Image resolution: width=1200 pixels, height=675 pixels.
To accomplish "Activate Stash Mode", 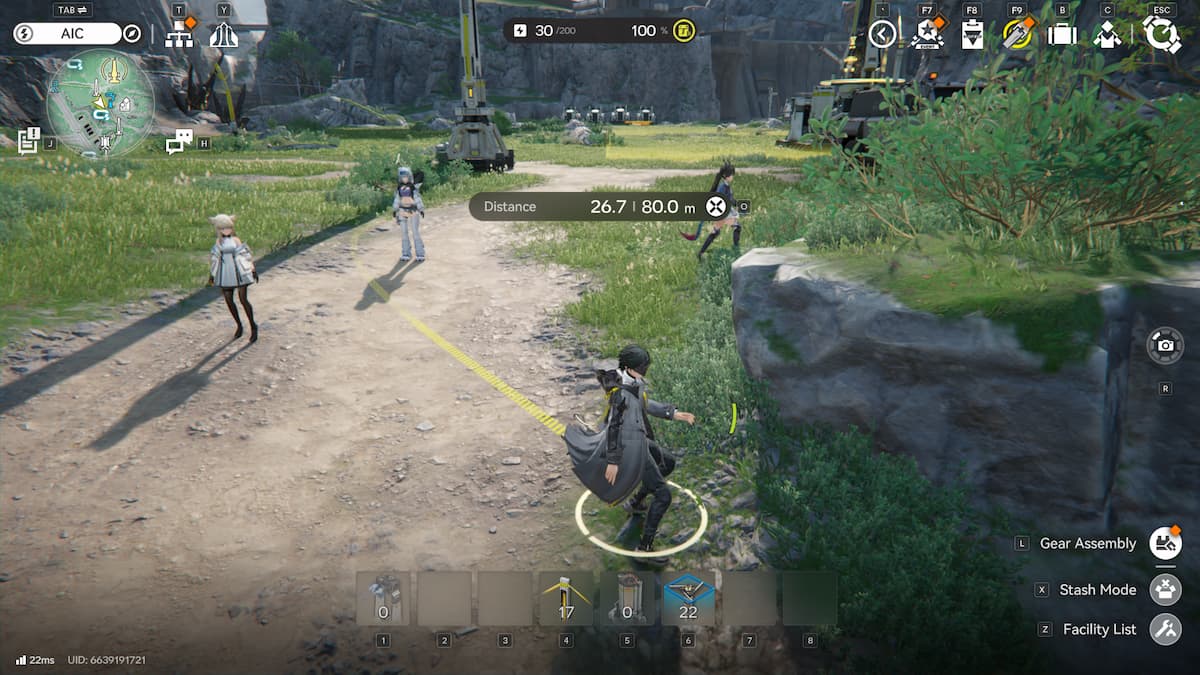I will pyautogui.click(x=1165, y=589).
